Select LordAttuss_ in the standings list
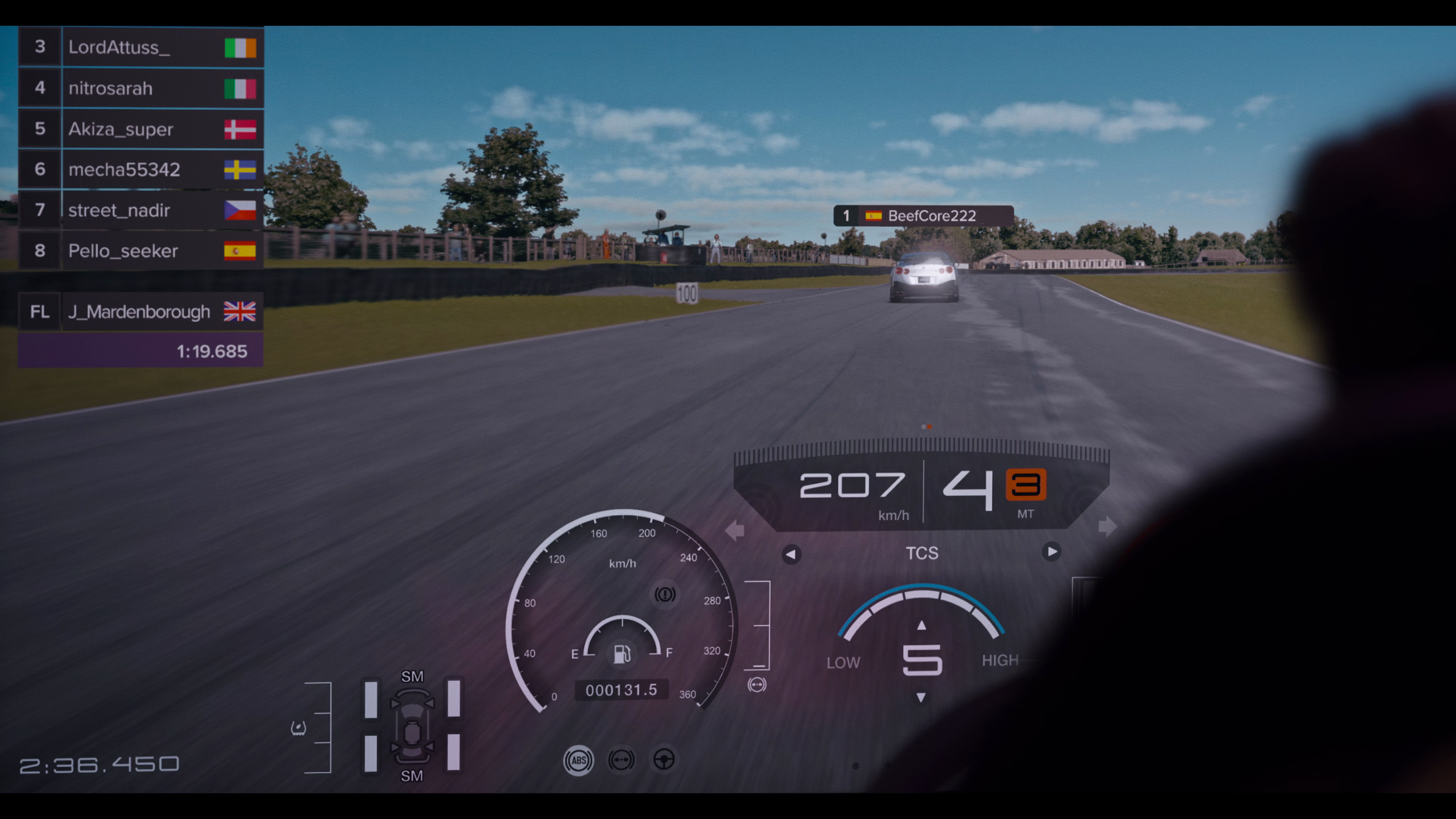The width and height of the screenshot is (1456, 819). click(141, 47)
